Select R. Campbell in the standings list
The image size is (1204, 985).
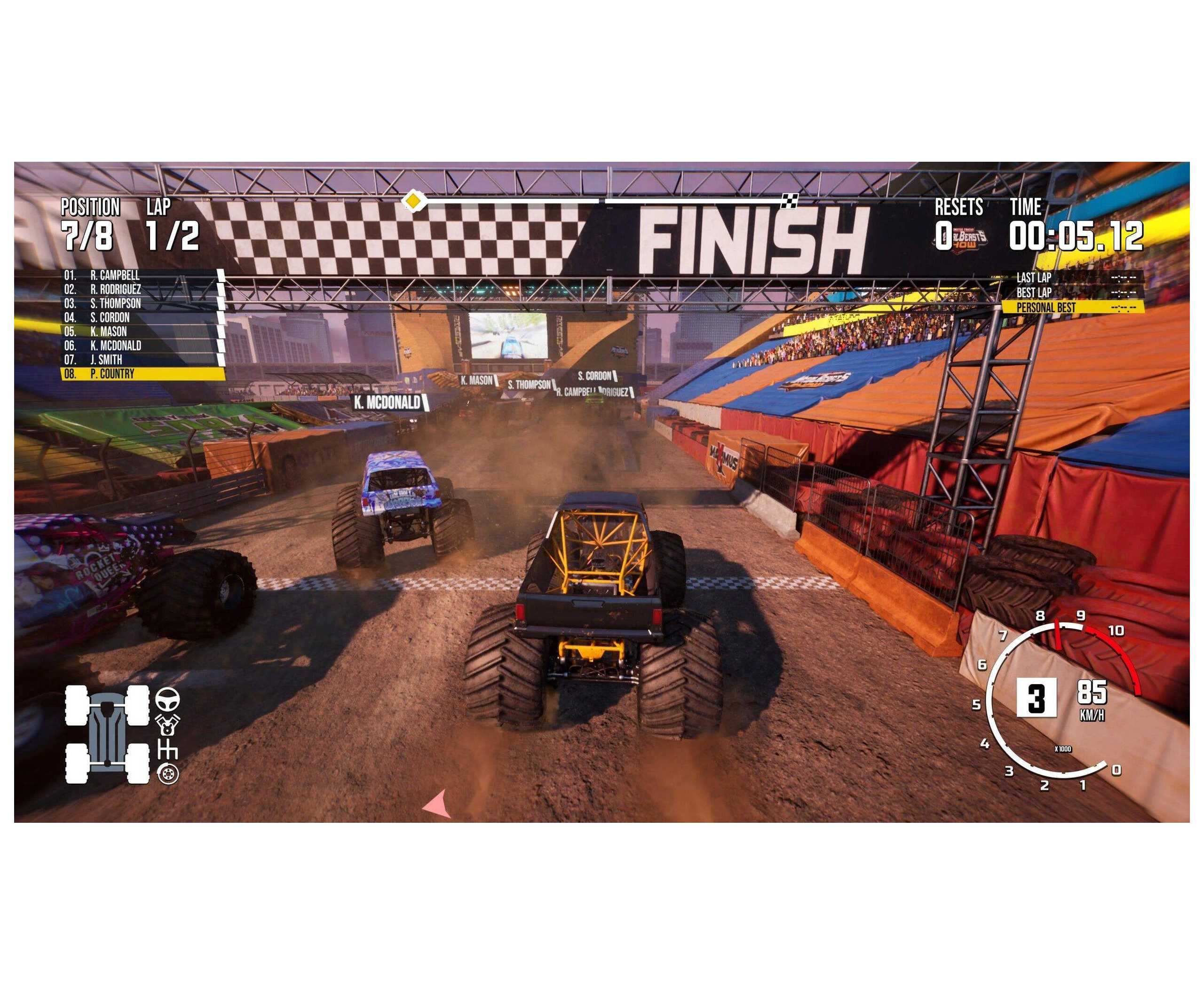coord(142,275)
